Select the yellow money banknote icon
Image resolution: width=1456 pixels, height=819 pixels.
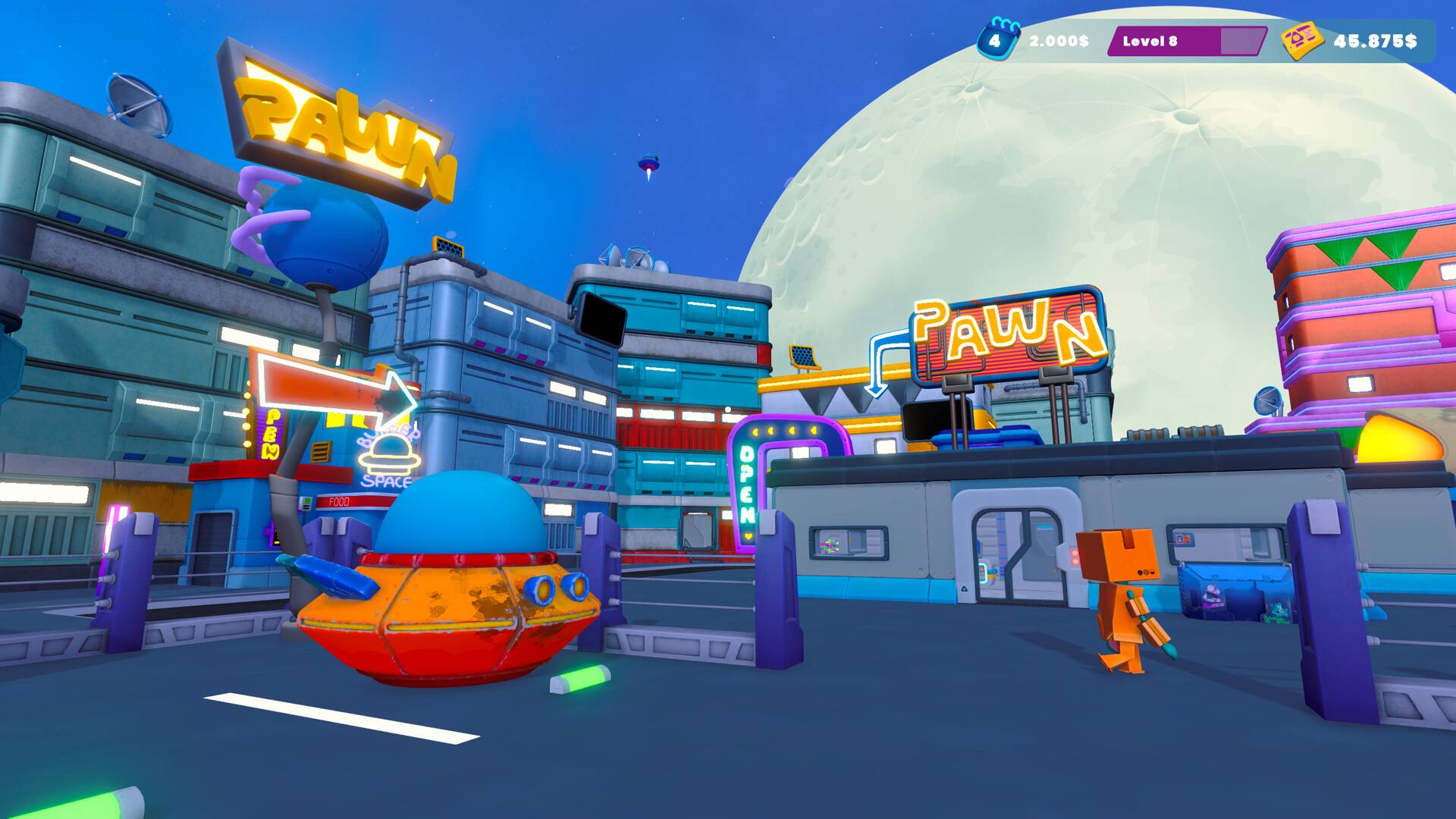pyautogui.click(x=1301, y=41)
